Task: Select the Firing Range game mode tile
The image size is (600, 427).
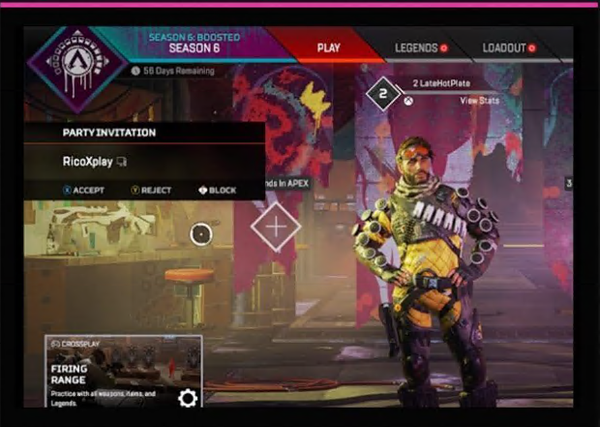Action: (x=108, y=372)
